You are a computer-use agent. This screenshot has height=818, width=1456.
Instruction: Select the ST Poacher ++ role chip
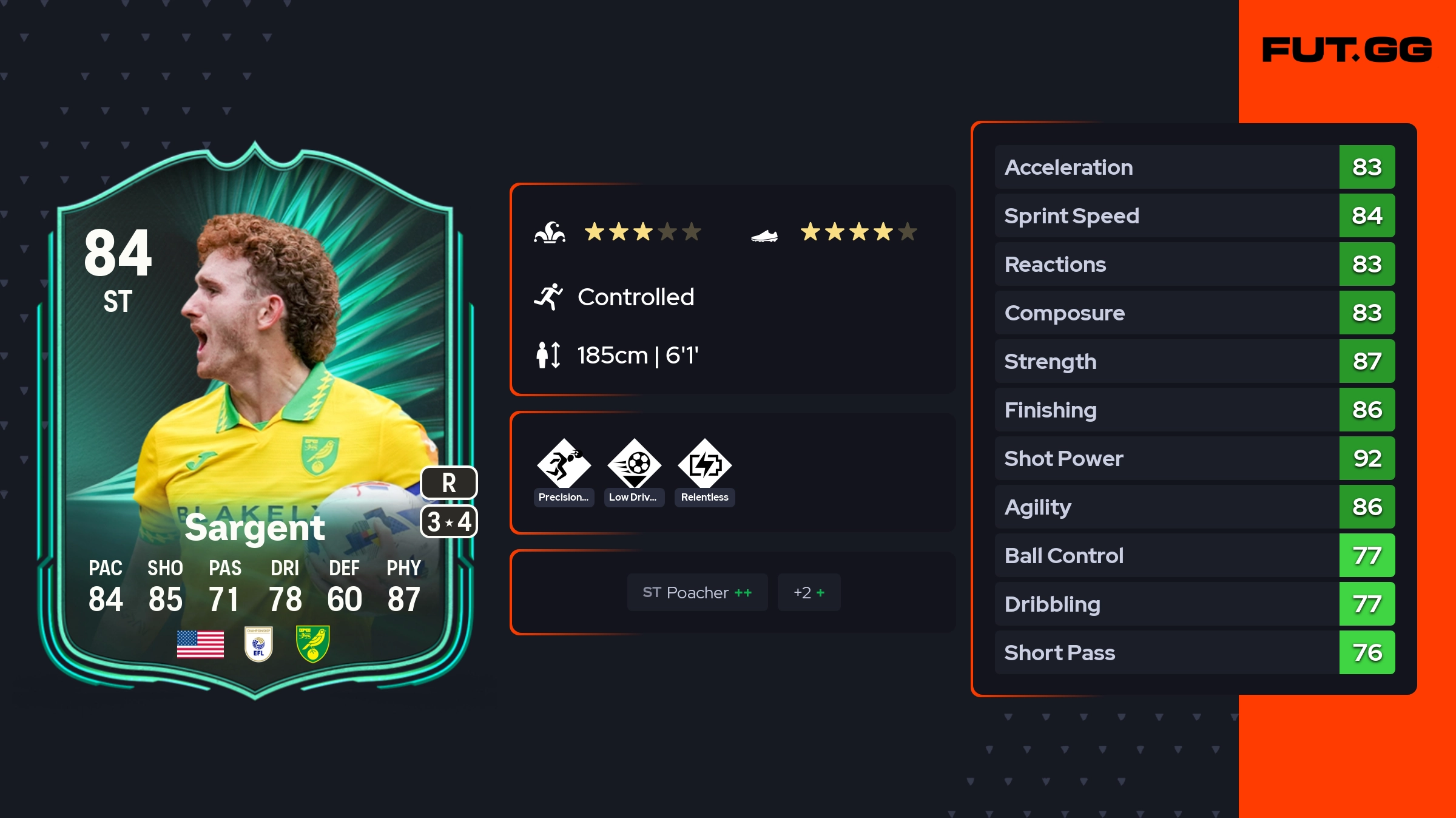click(697, 592)
